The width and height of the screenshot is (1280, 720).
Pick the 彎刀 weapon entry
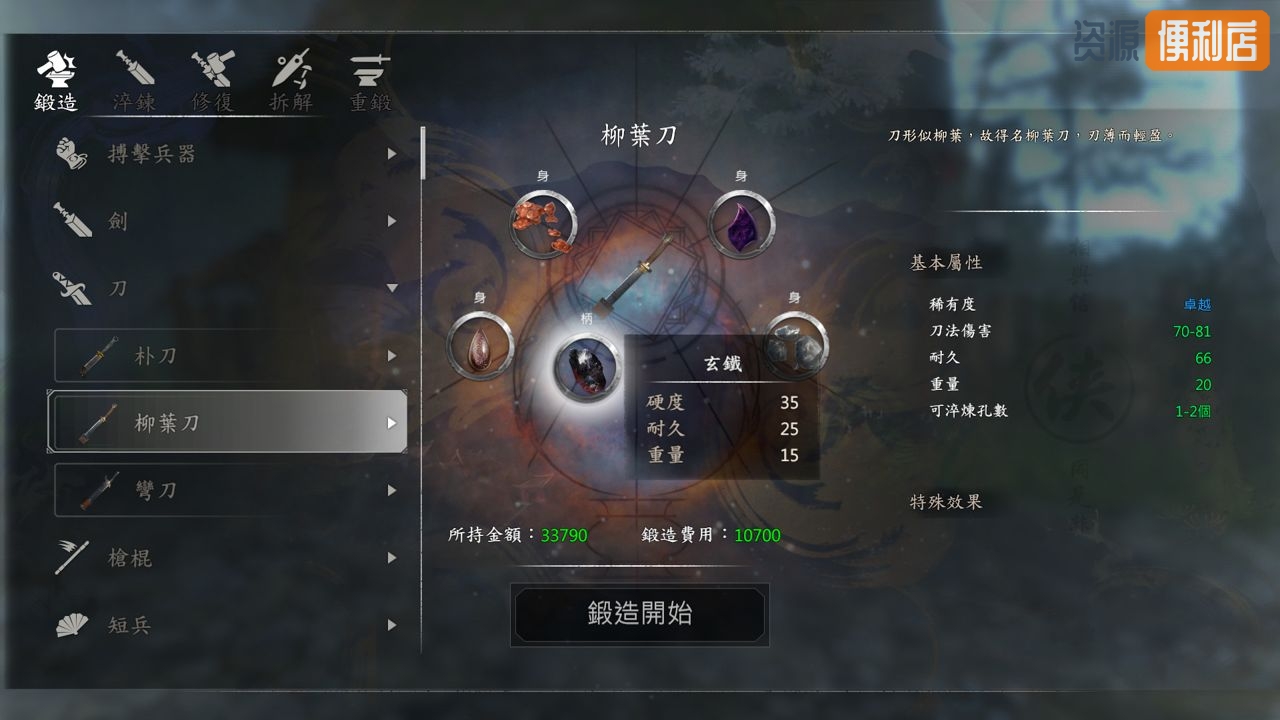pyautogui.click(x=230, y=490)
